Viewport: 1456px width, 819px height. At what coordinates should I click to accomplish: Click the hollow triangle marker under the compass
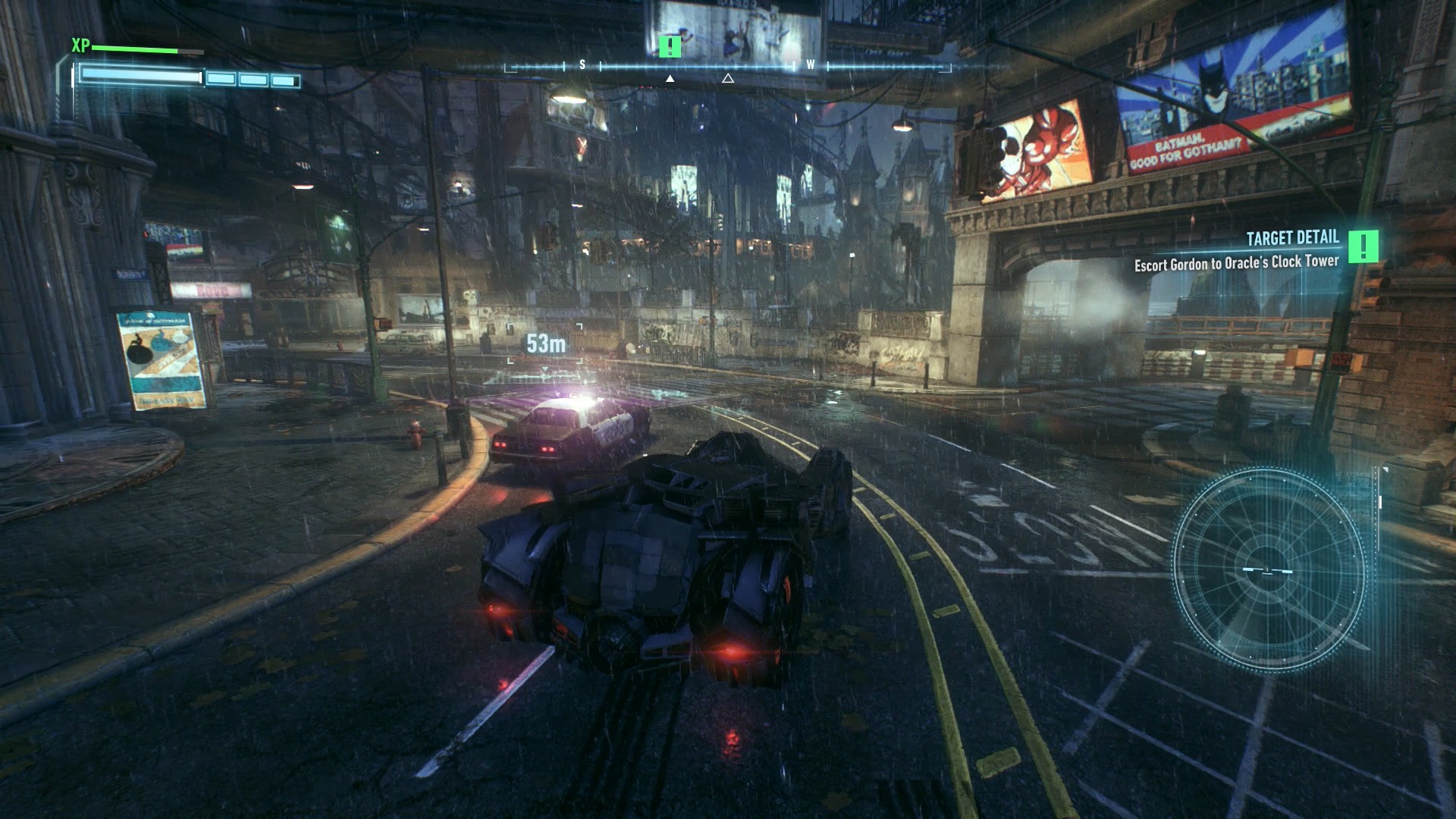[729, 79]
